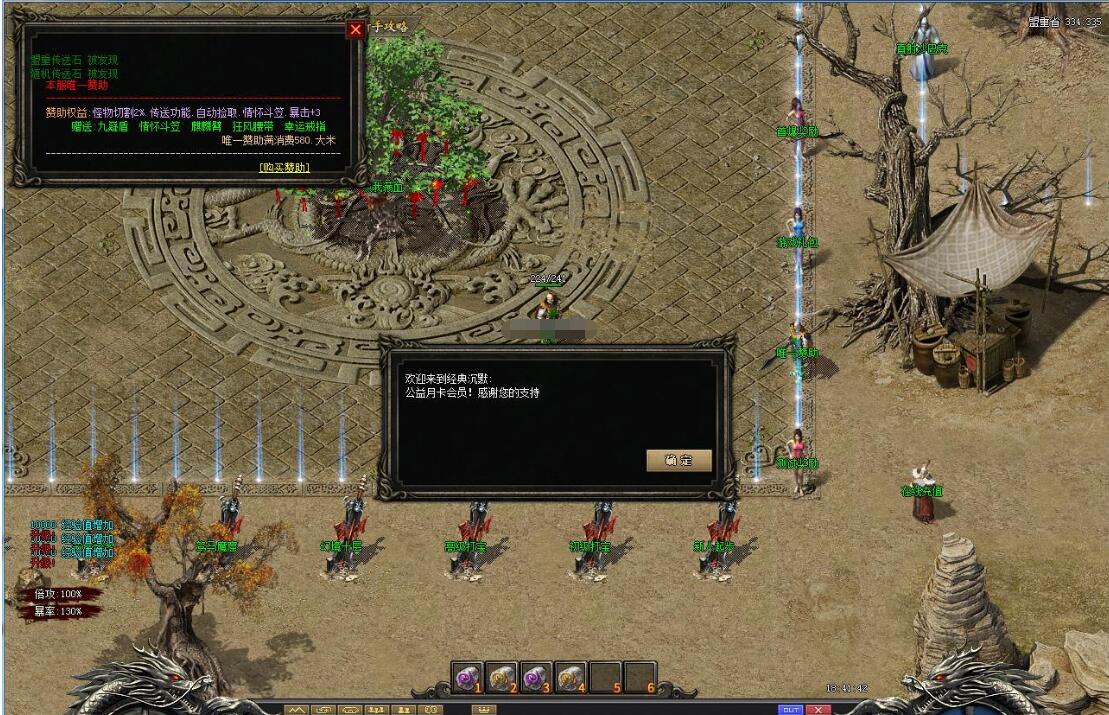Click the blue OUT button
Viewport: 1109px width, 715px height.
(791, 709)
